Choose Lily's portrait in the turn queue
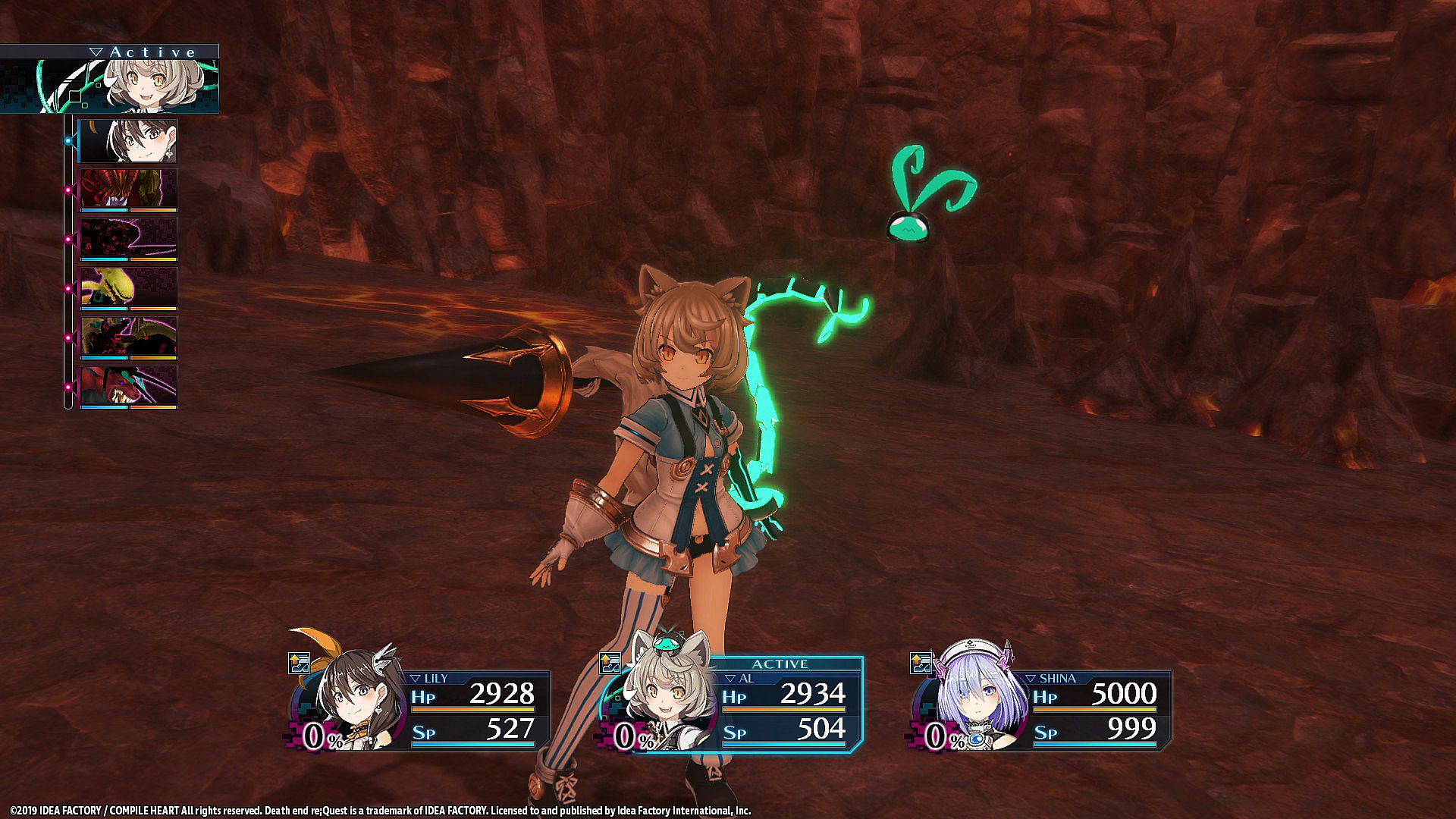The image size is (1456, 819). point(128,140)
